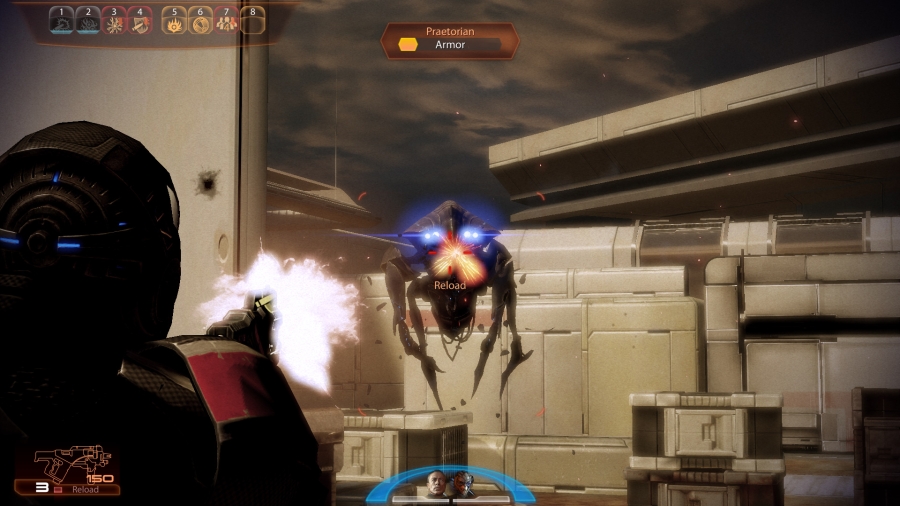Activate the orb power in quickslot 6

[200, 22]
